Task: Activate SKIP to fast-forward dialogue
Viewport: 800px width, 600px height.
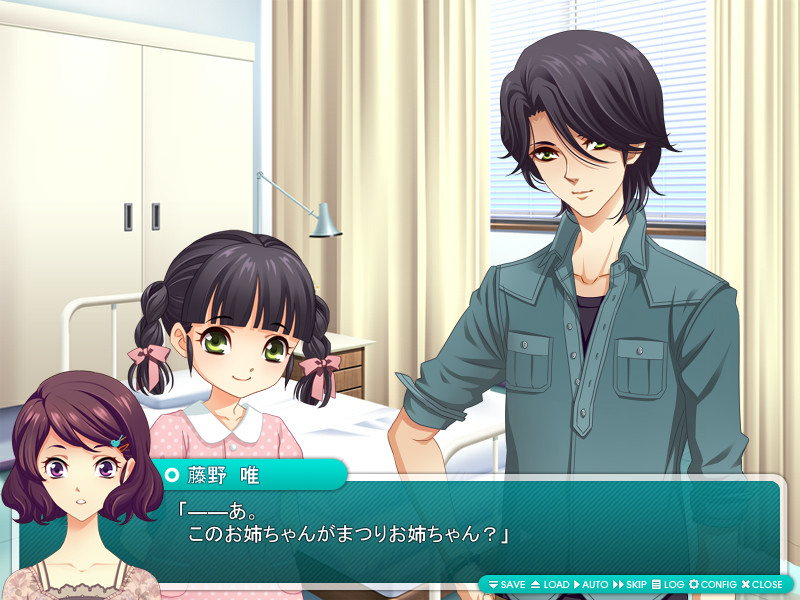Action: 630,584
